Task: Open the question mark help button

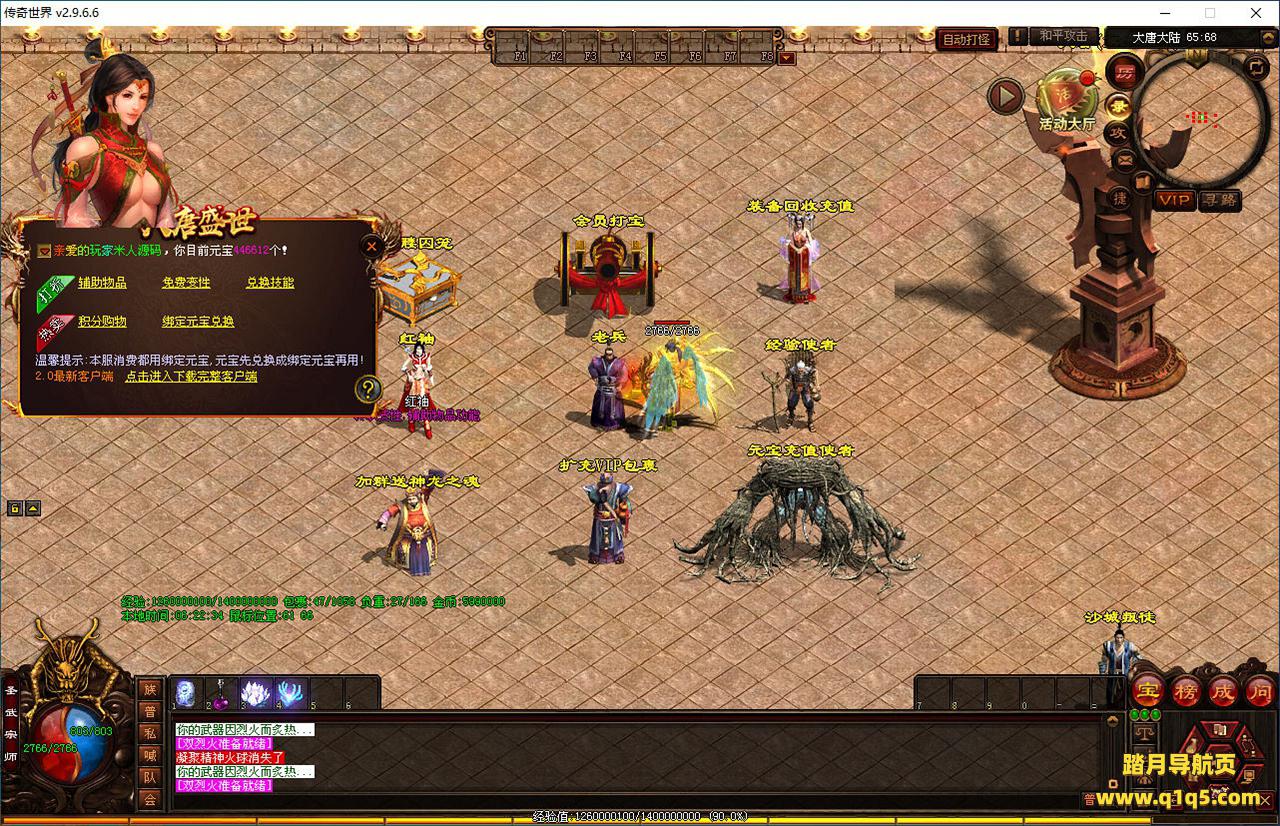Action: click(x=368, y=388)
